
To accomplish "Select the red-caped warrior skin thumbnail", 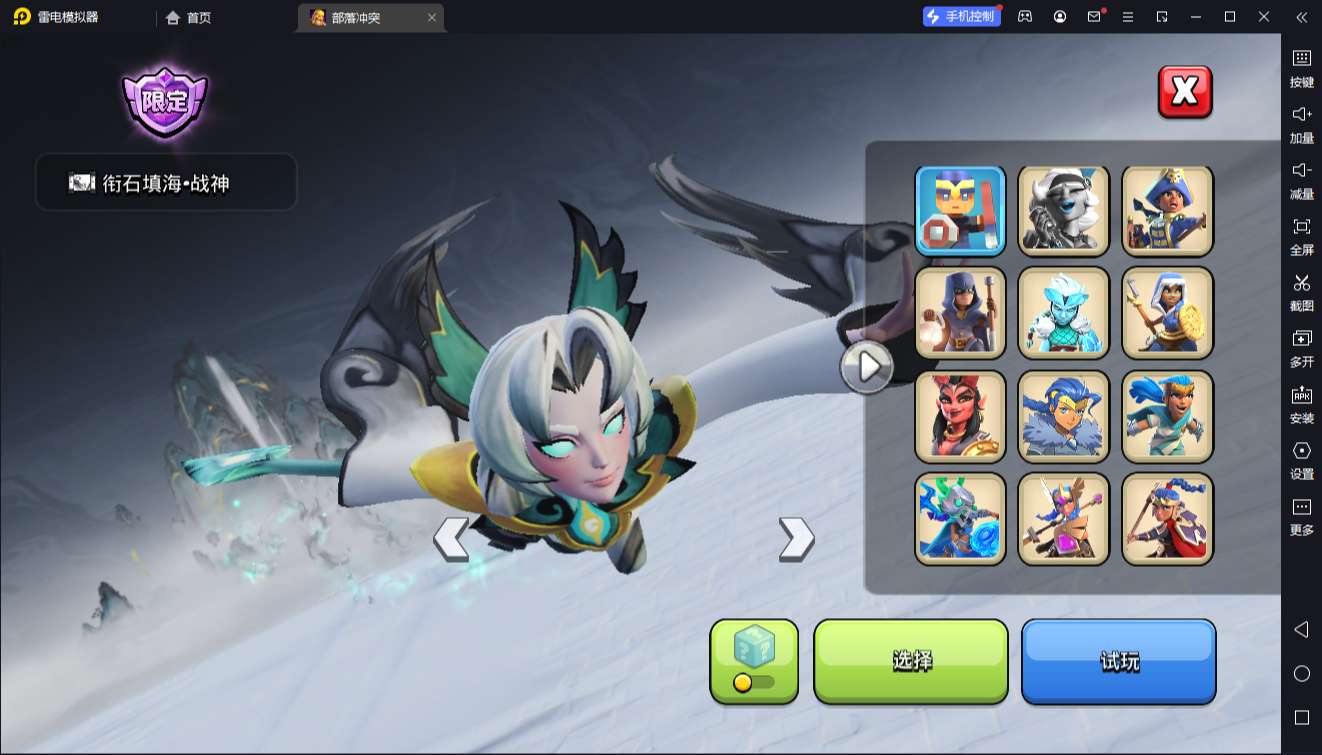I will pyautogui.click(x=1167, y=519).
